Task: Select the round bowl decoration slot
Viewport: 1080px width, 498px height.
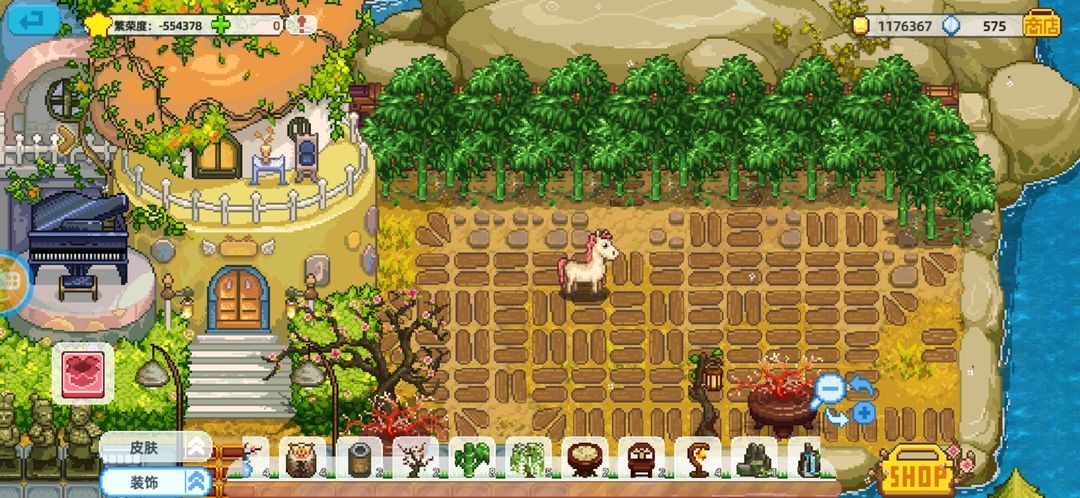Action: (585, 460)
